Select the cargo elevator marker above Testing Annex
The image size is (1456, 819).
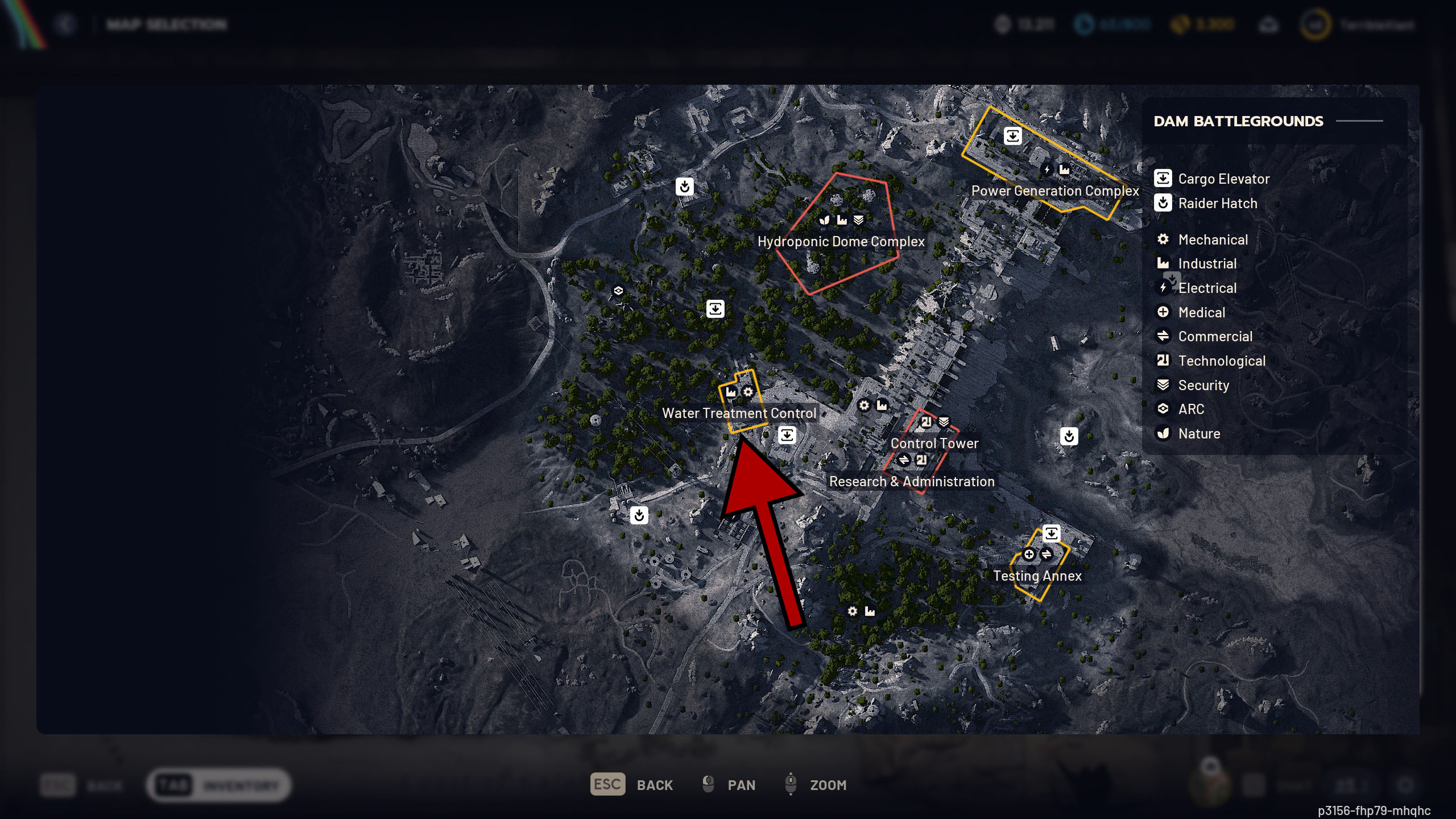[x=1051, y=533]
